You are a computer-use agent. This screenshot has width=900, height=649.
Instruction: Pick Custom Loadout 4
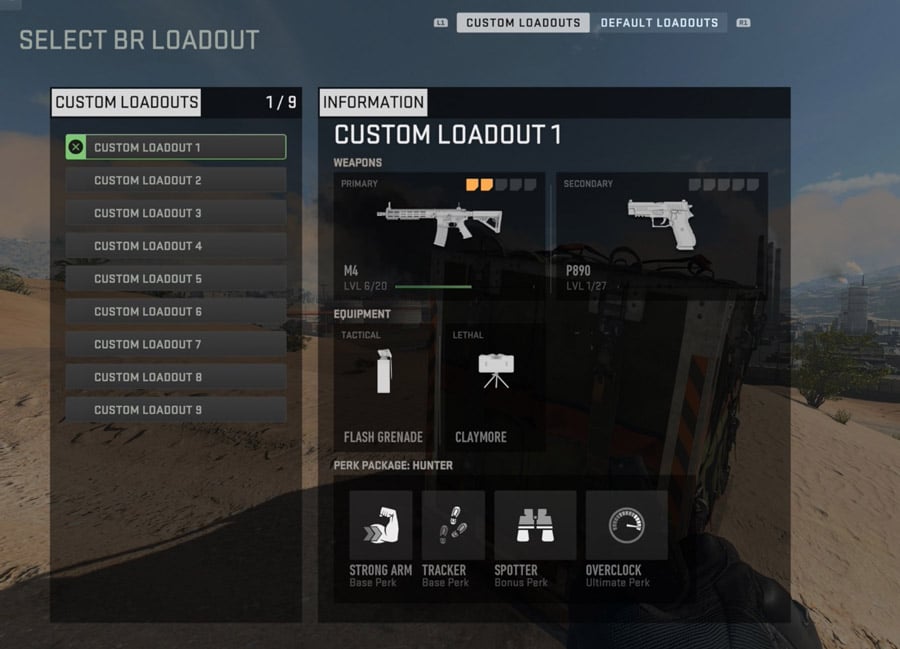pos(176,246)
